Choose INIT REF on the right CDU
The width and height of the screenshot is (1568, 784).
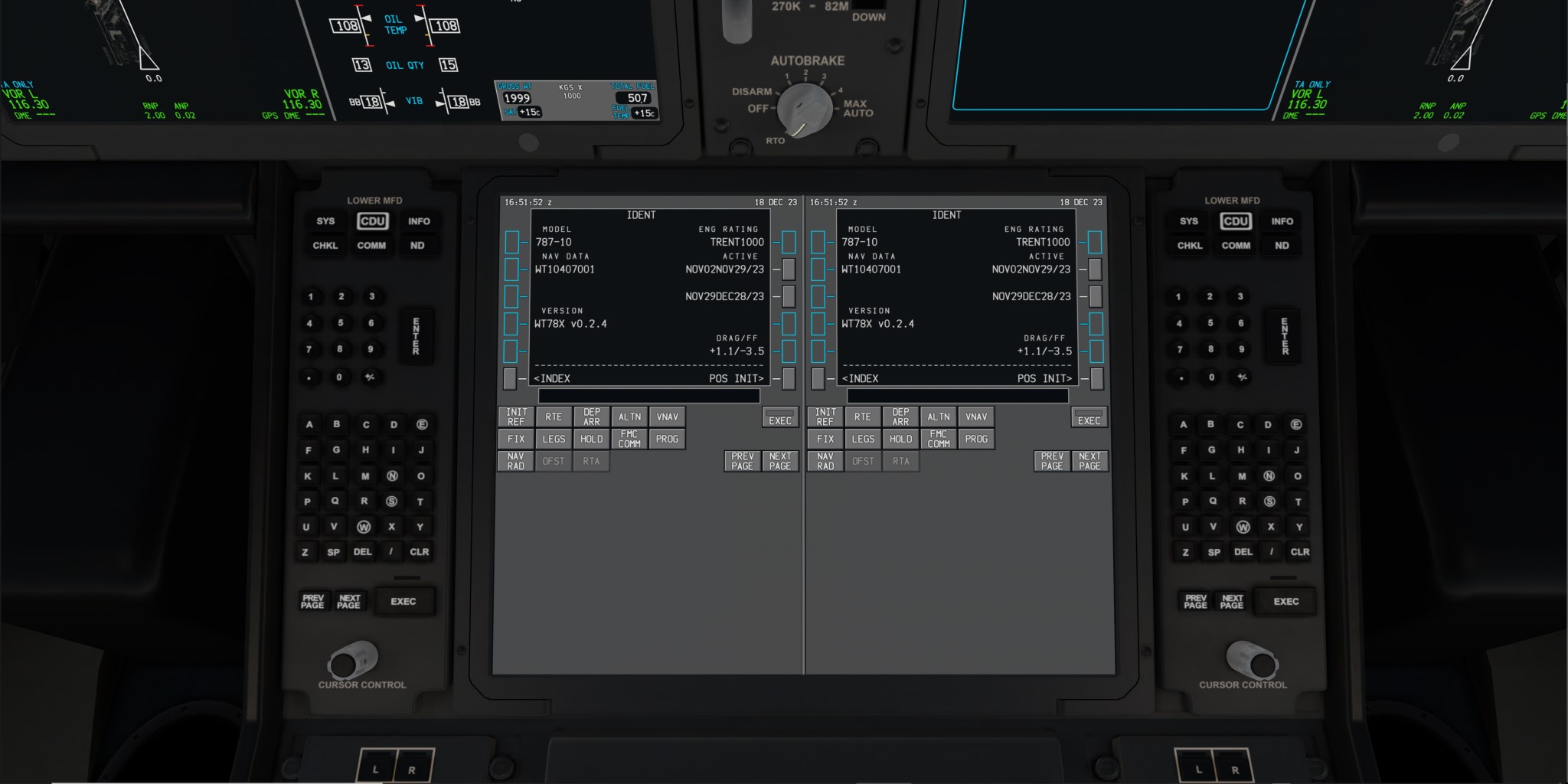[825, 416]
